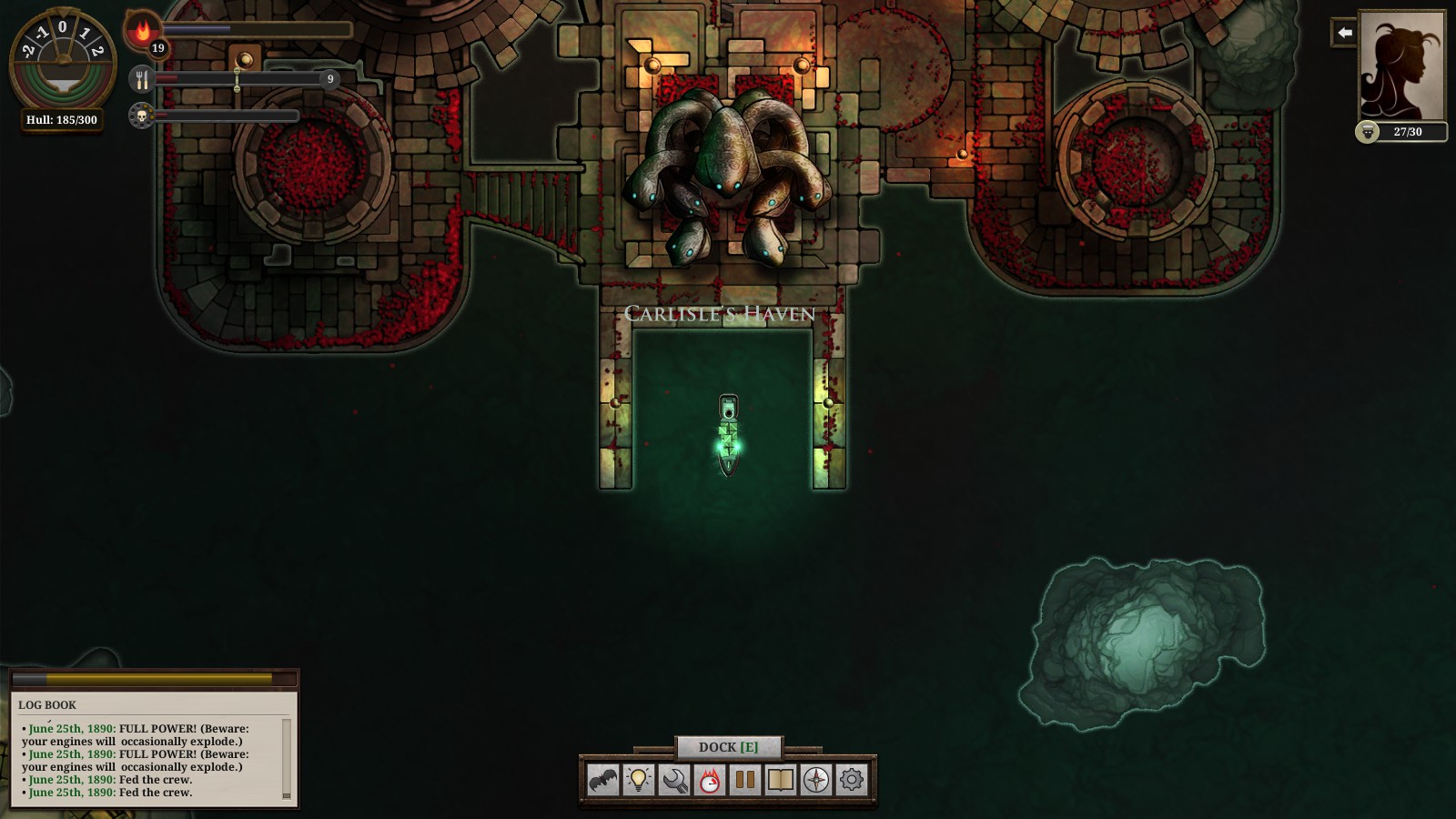Click the arrow beside the captain portrait

pos(1344,33)
